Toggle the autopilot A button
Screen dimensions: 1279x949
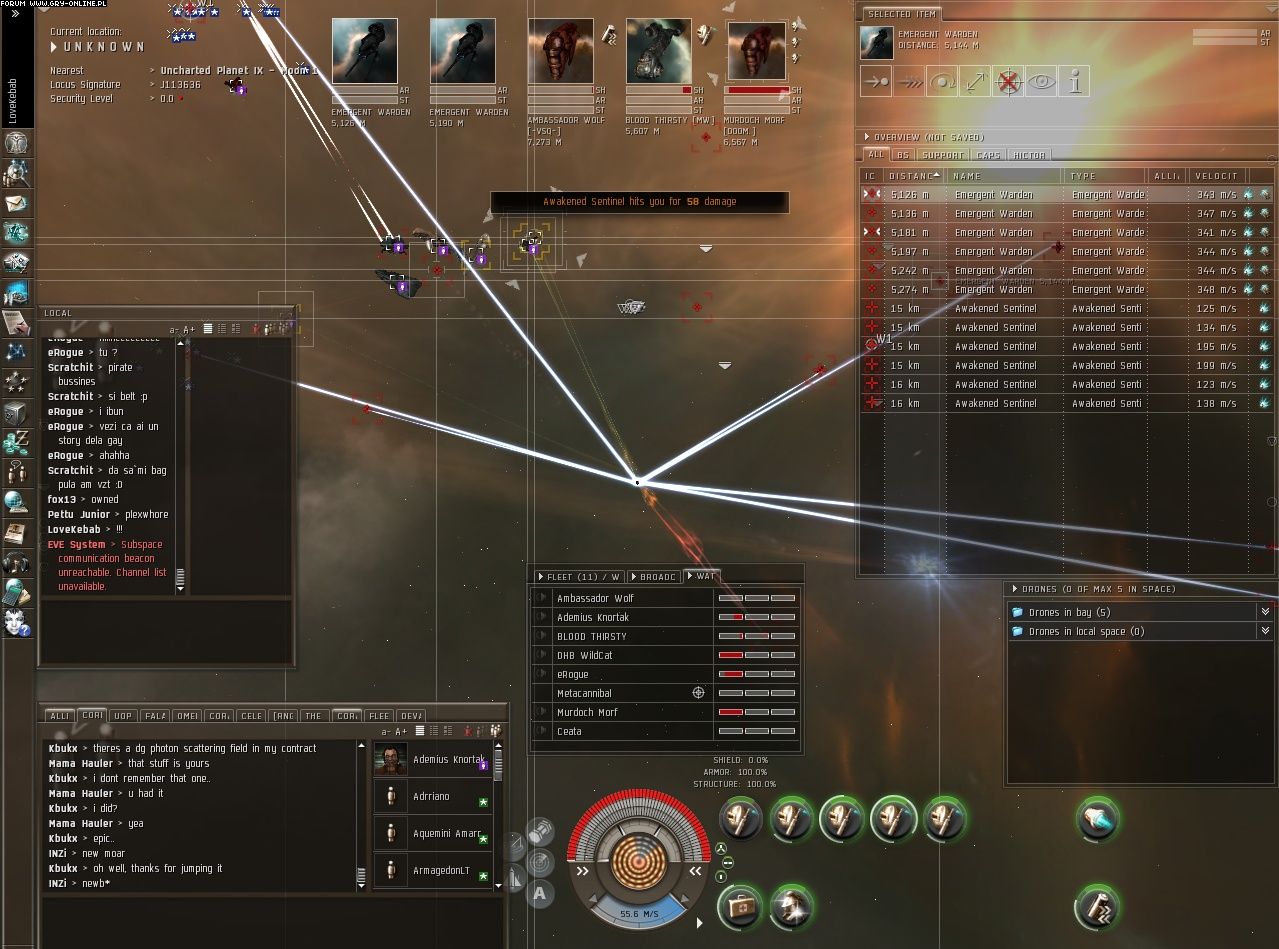click(x=540, y=893)
